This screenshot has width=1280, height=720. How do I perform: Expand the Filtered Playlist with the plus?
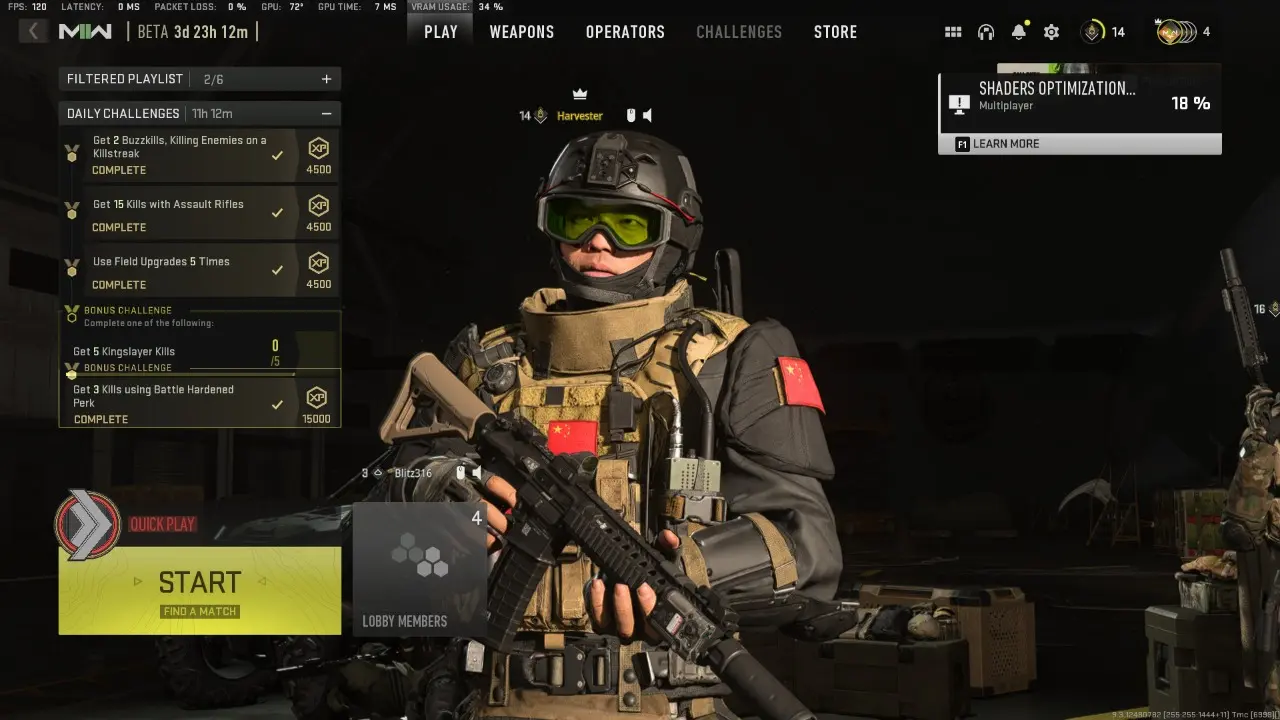click(x=327, y=78)
